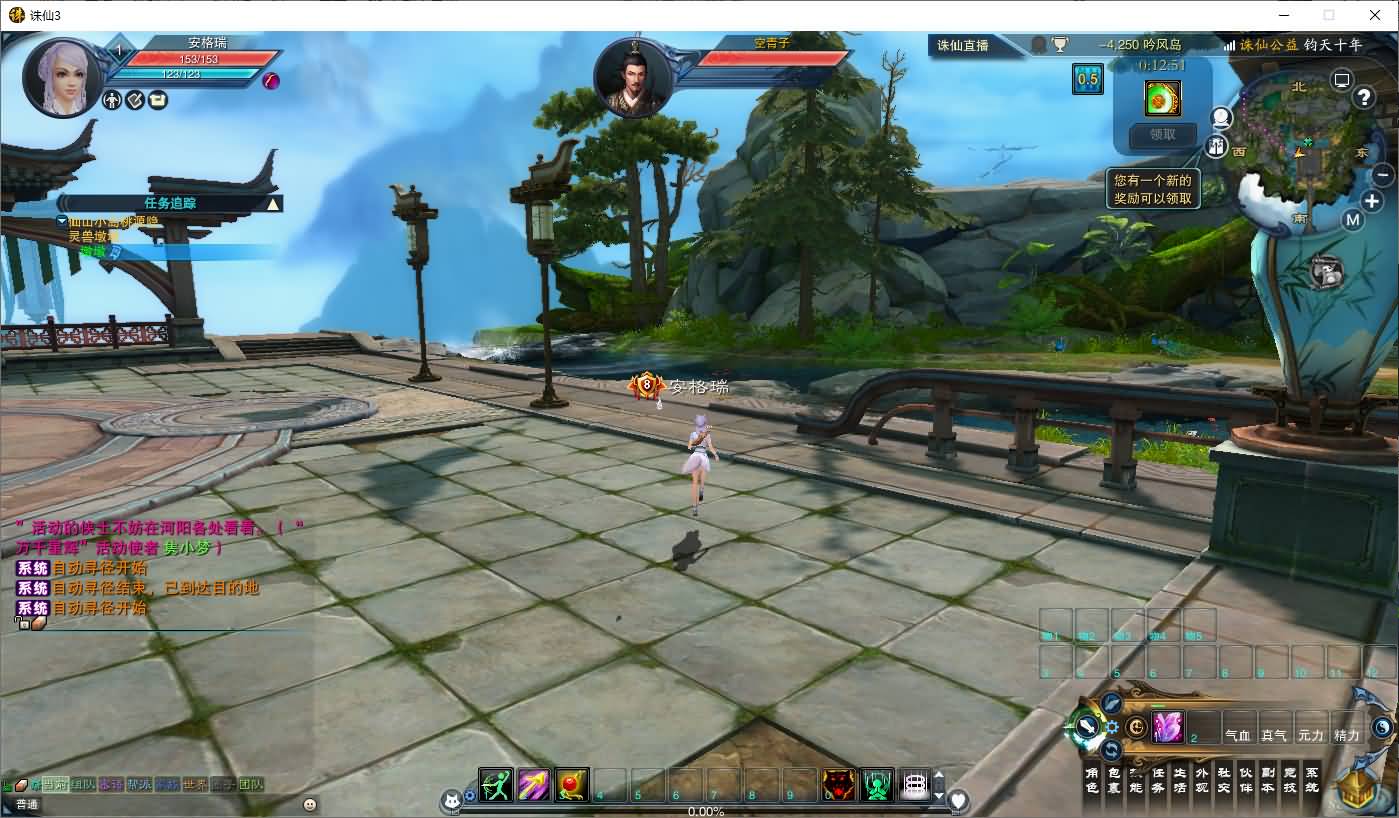Image resolution: width=1399 pixels, height=818 pixels.
Task: Activate the red orb skill
Action: 571,785
